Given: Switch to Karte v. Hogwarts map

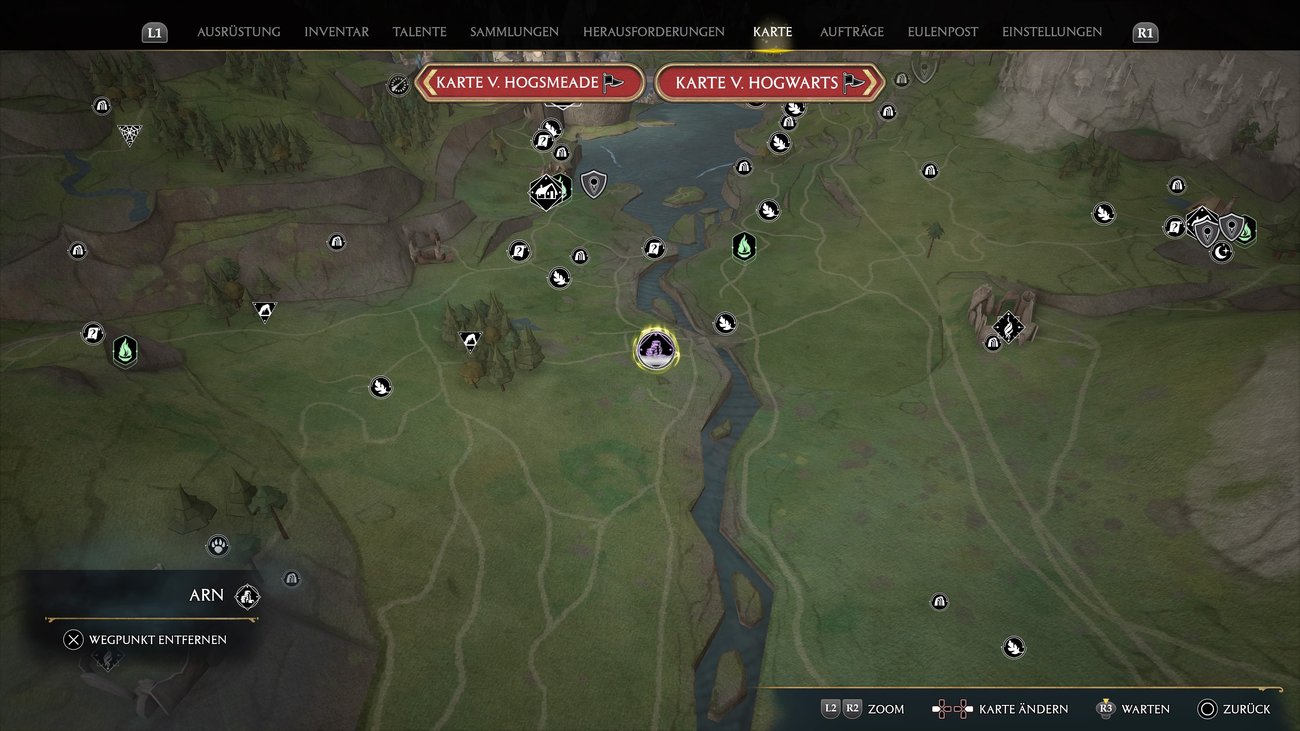Looking at the screenshot, I should (x=769, y=82).
